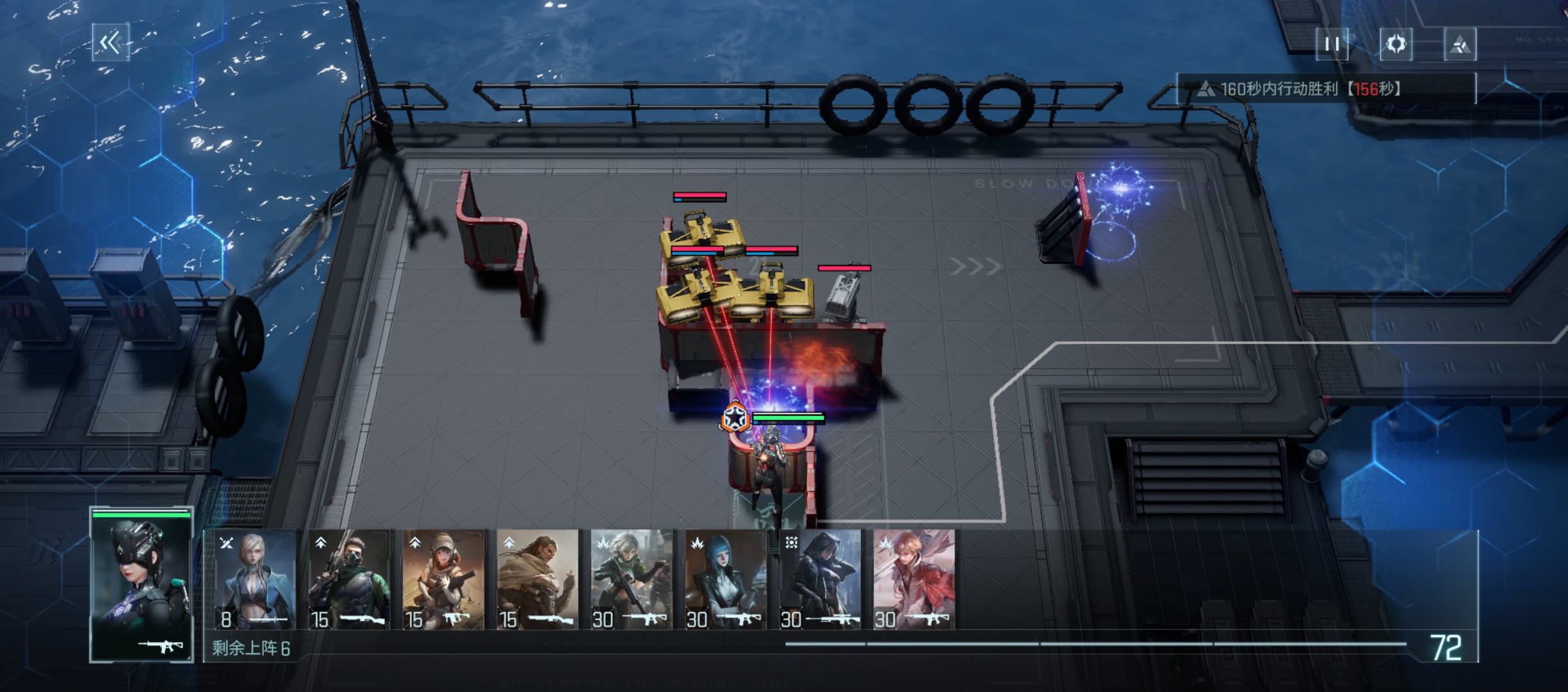Select the blonde operator card costing 8
Viewport: 1568px width, 692px height.
click(254, 579)
